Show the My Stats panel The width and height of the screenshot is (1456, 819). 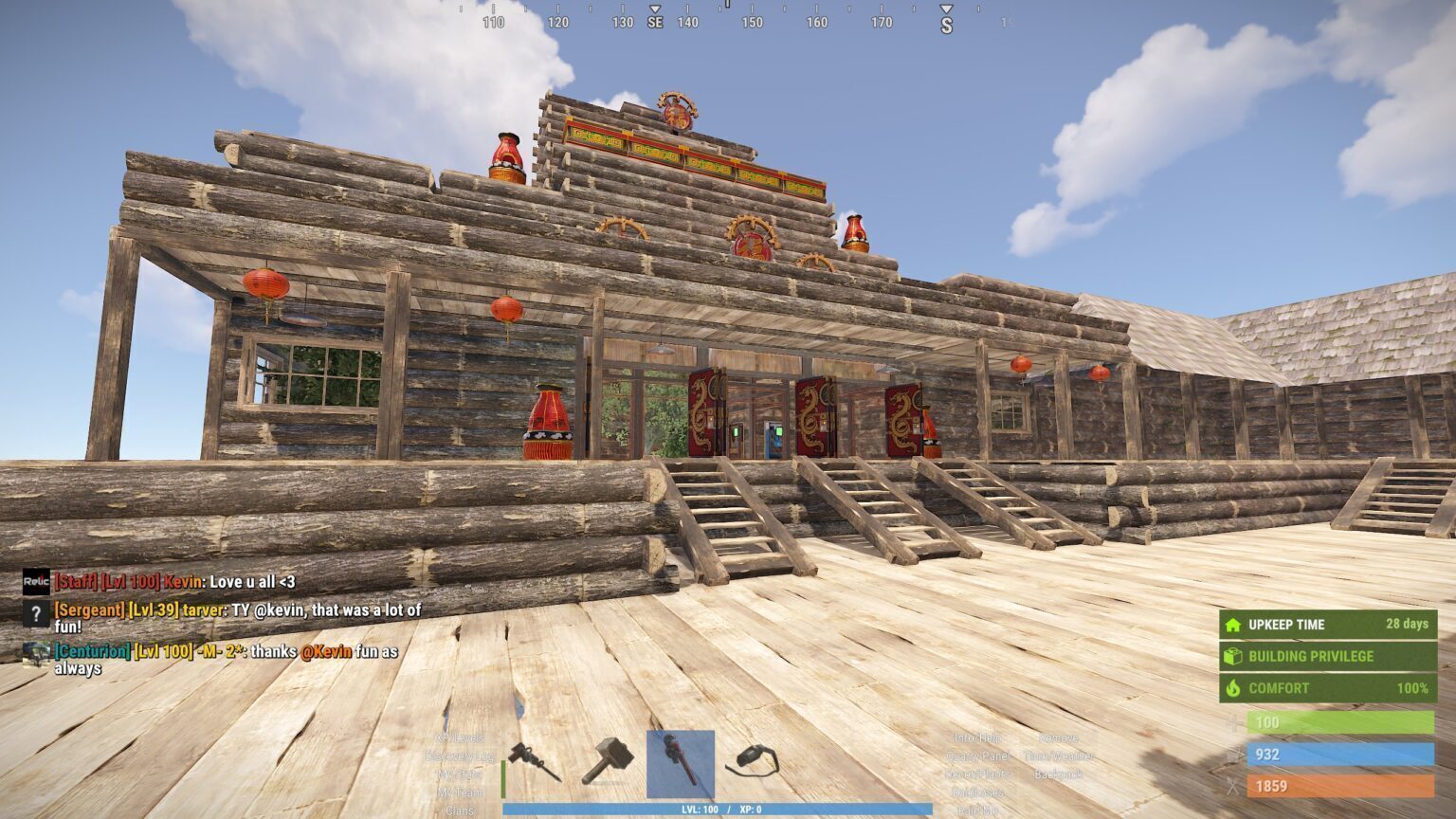[x=460, y=774]
